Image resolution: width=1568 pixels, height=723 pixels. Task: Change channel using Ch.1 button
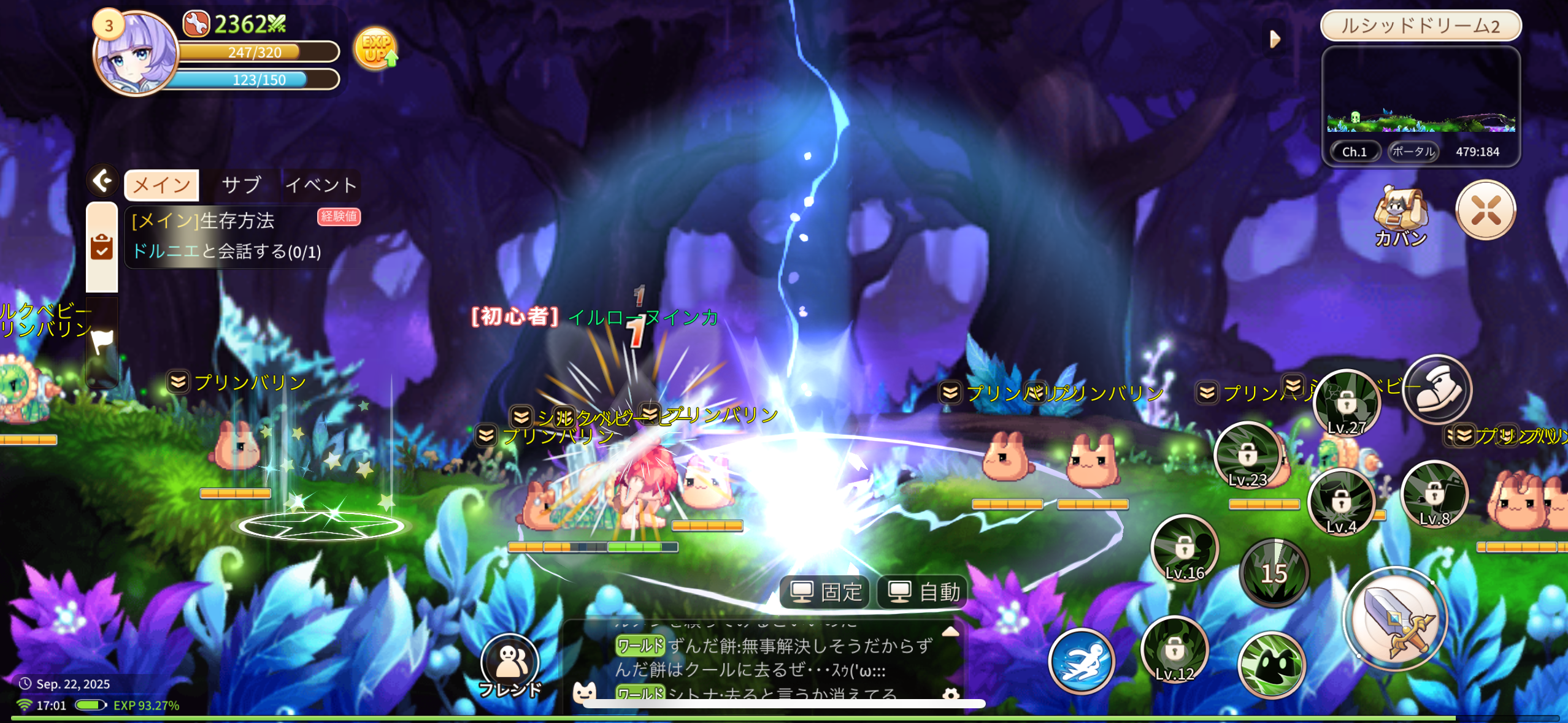coord(1355,151)
